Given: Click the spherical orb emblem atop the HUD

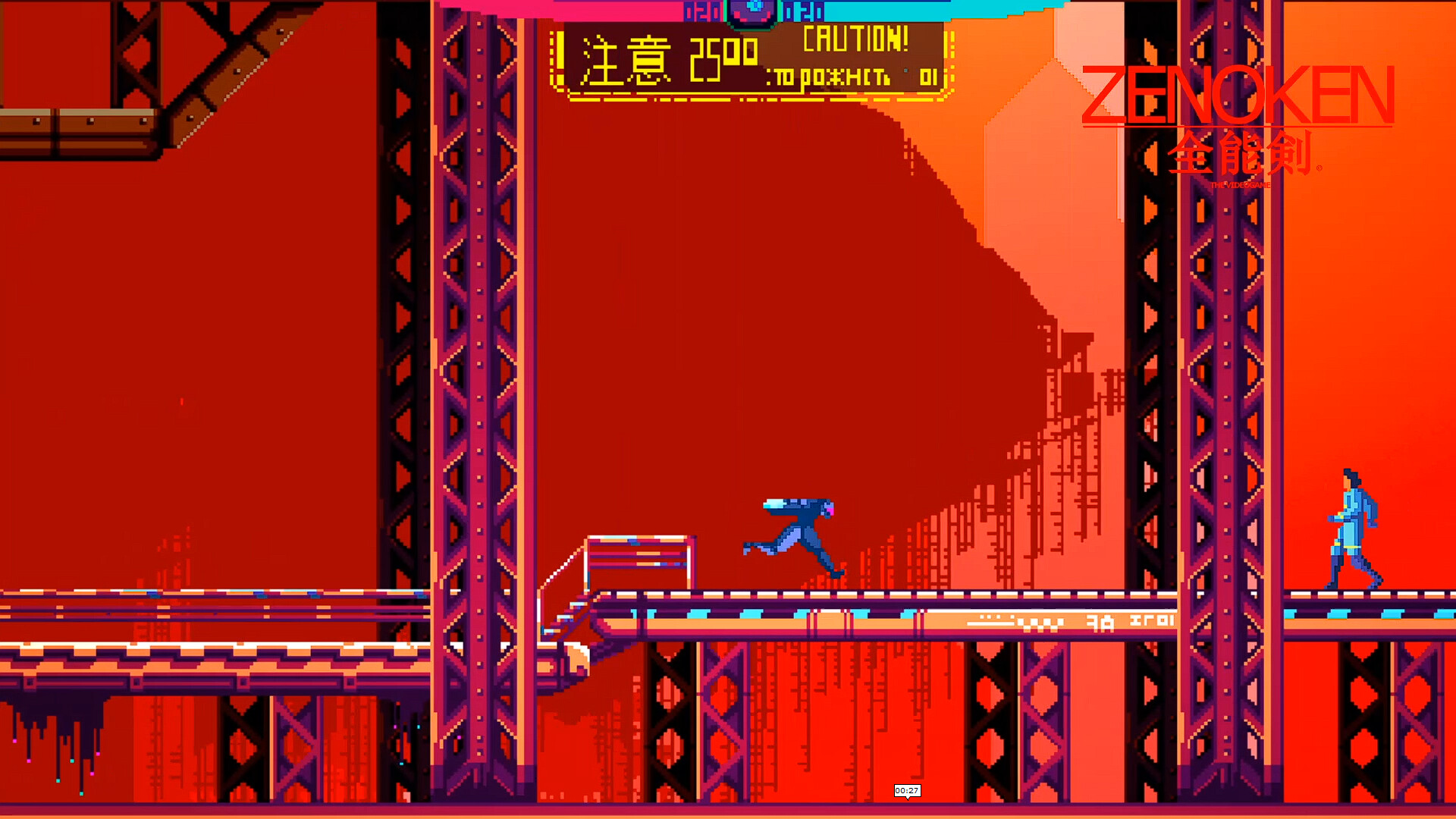Looking at the screenshot, I should coord(751,11).
